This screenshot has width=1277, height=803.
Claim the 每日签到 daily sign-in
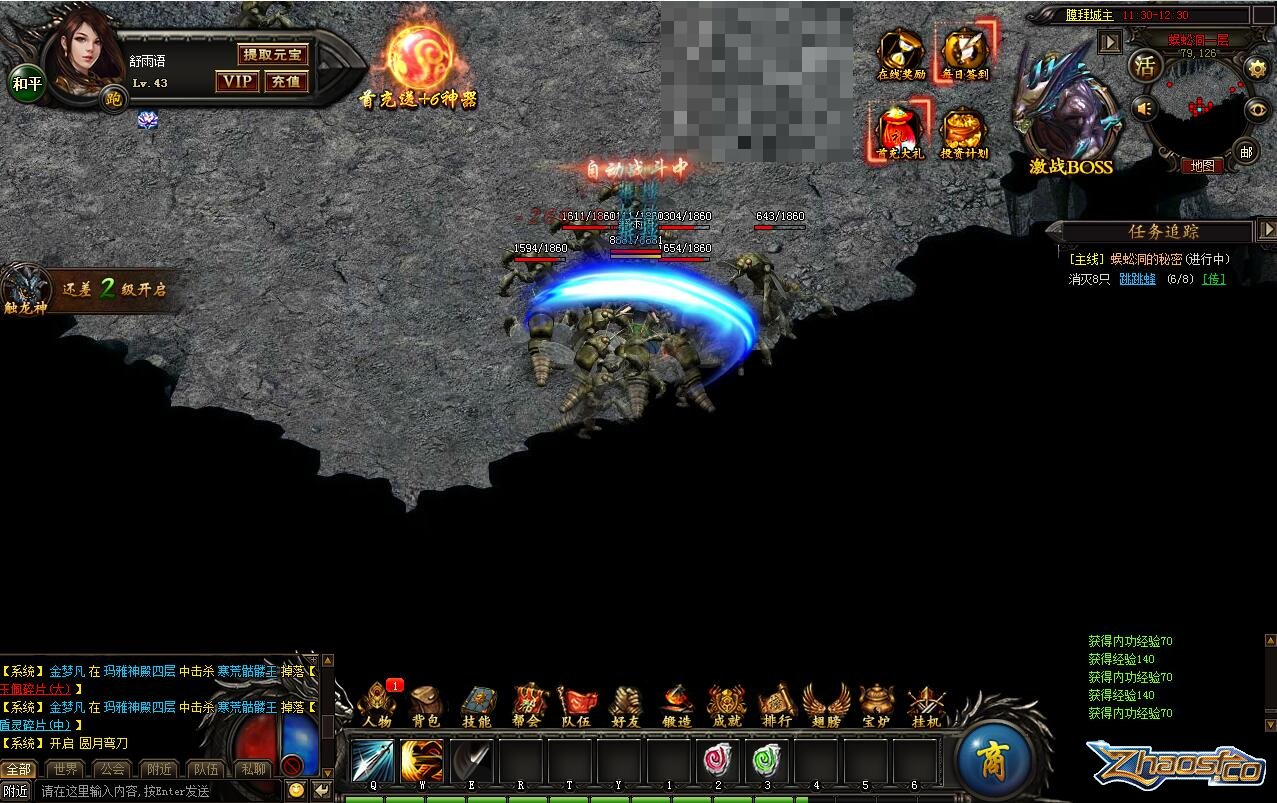pyautogui.click(x=965, y=52)
